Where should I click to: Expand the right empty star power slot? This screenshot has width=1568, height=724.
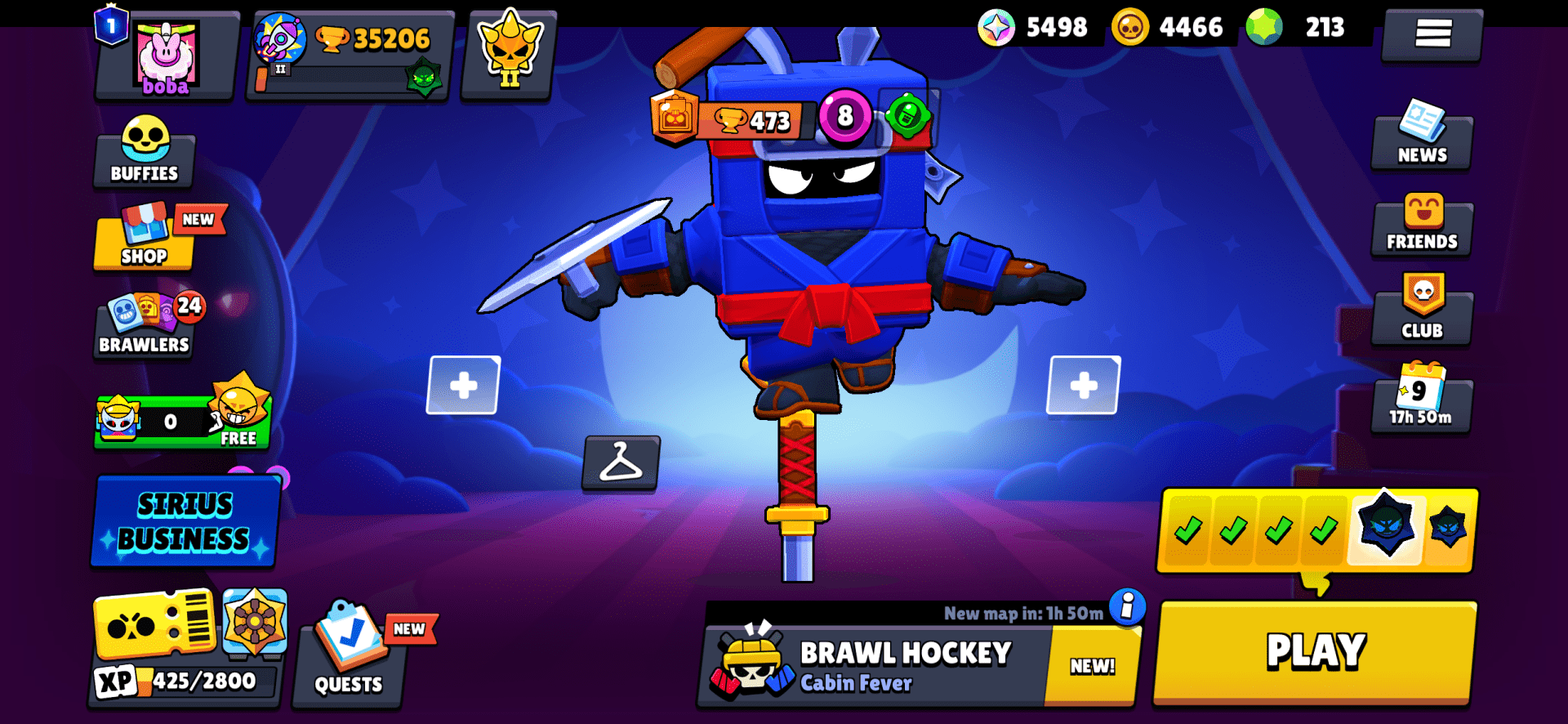(1084, 384)
